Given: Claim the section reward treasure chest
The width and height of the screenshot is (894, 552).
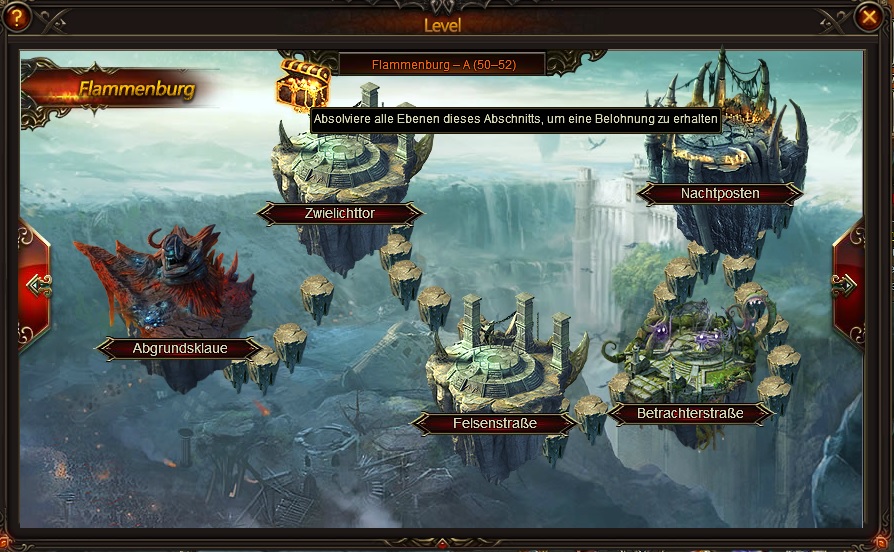Looking at the screenshot, I should [302, 84].
